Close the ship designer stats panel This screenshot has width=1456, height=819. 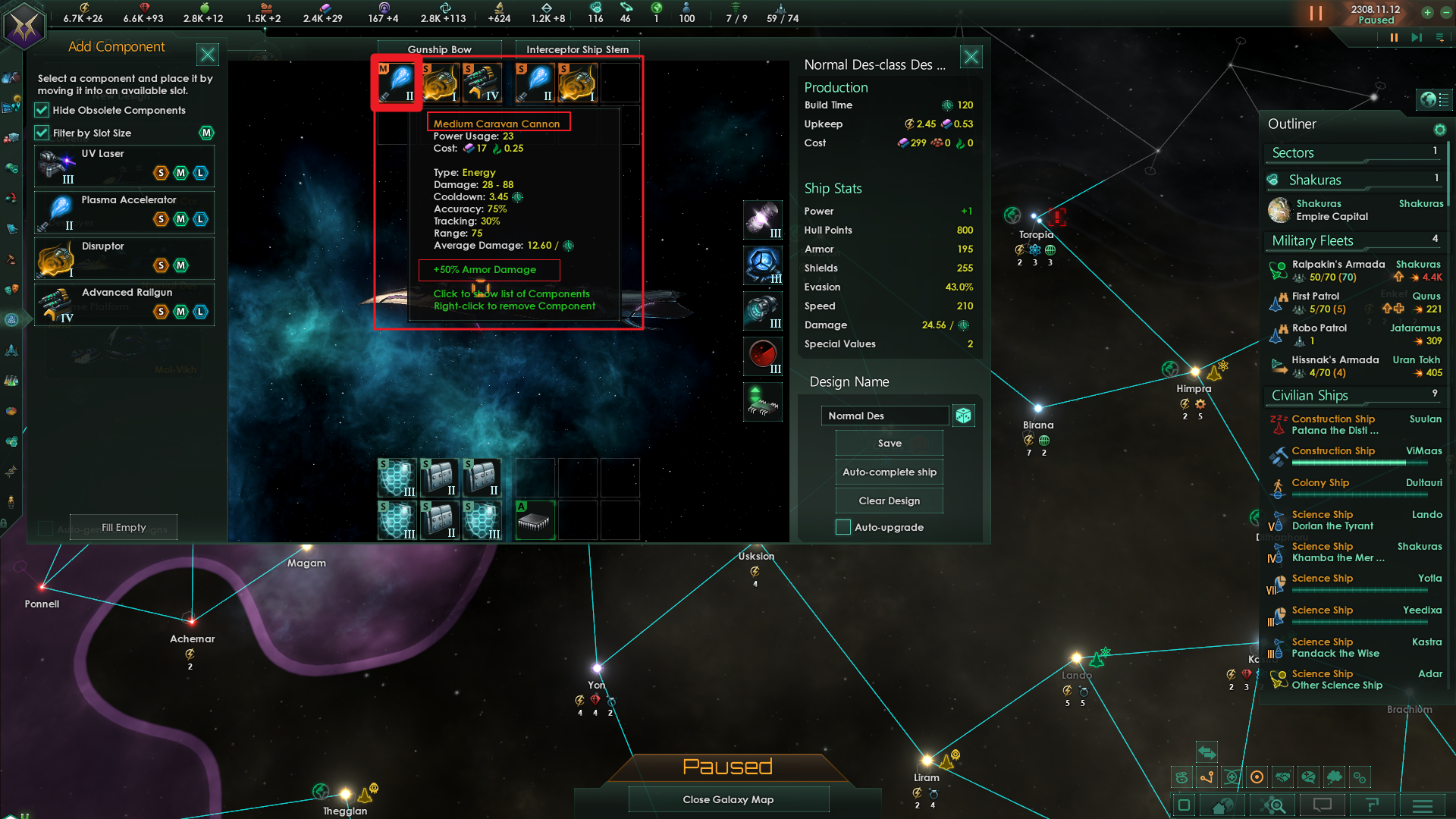click(x=971, y=57)
